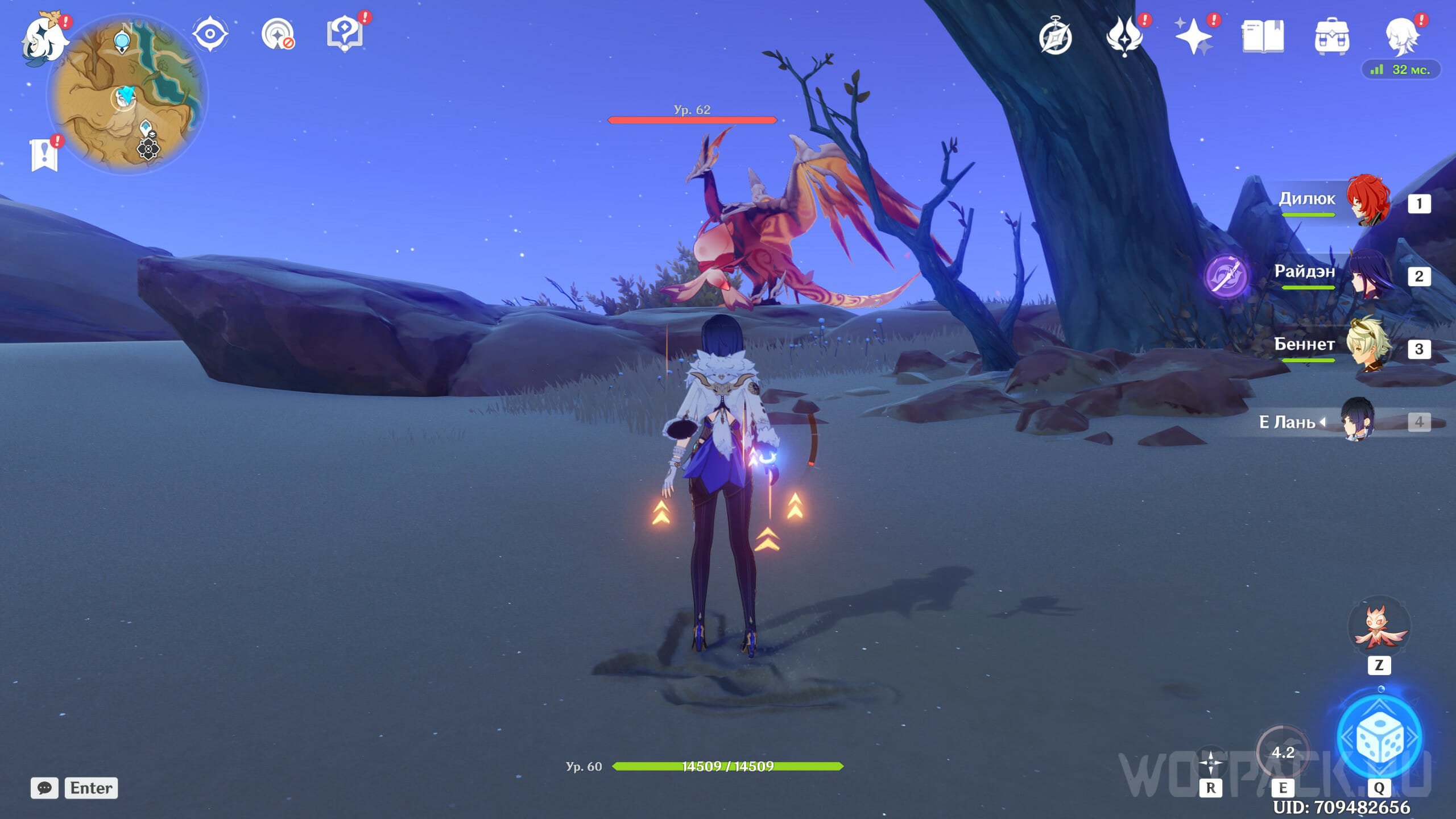Open the open-book handbook icon
The height and width of the screenshot is (819, 1456).
click(x=1263, y=36)
